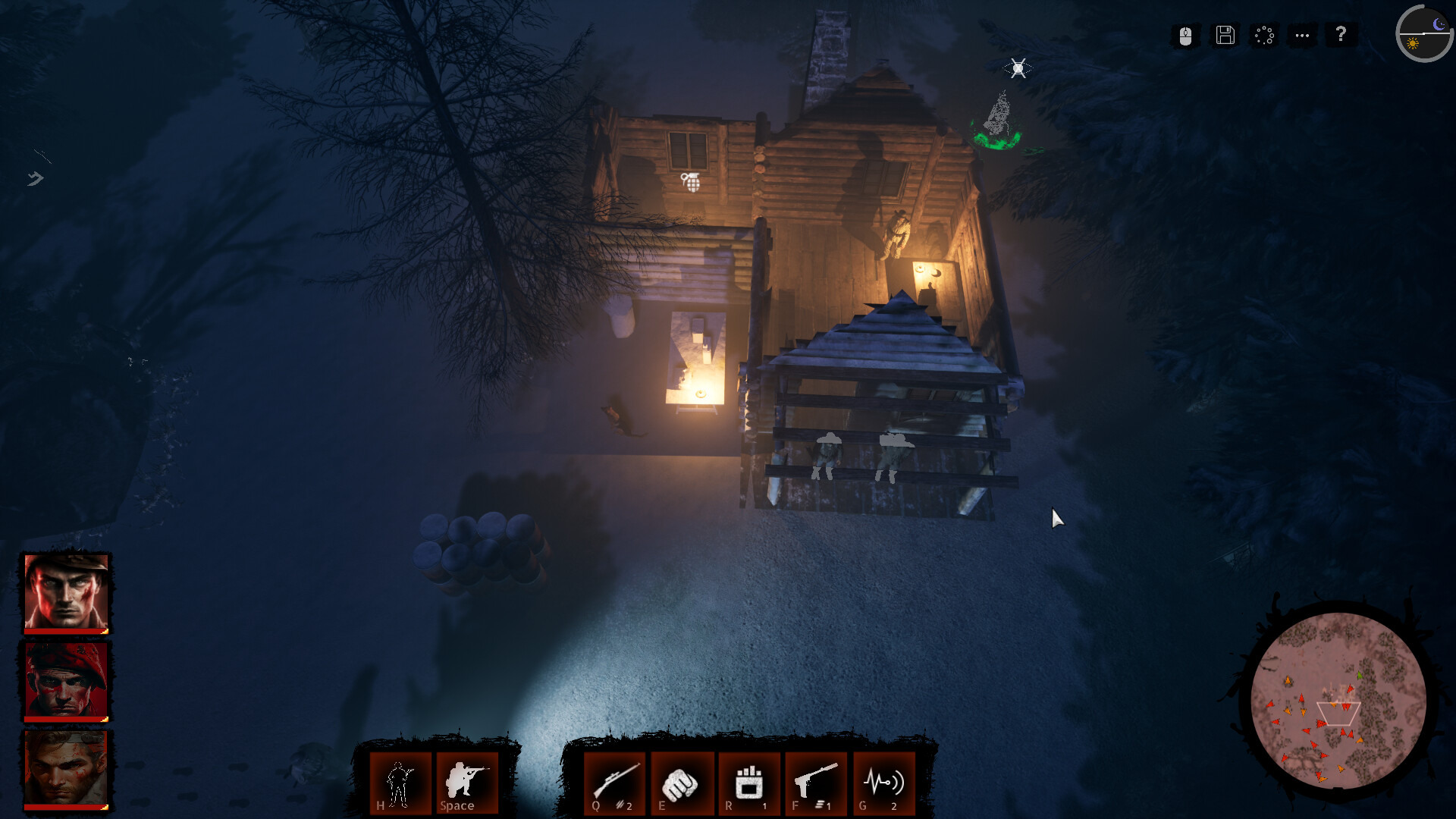Choose the brown-haired soldier portrait
This screenshot has width=1456, height=819.
coord(67,769)
